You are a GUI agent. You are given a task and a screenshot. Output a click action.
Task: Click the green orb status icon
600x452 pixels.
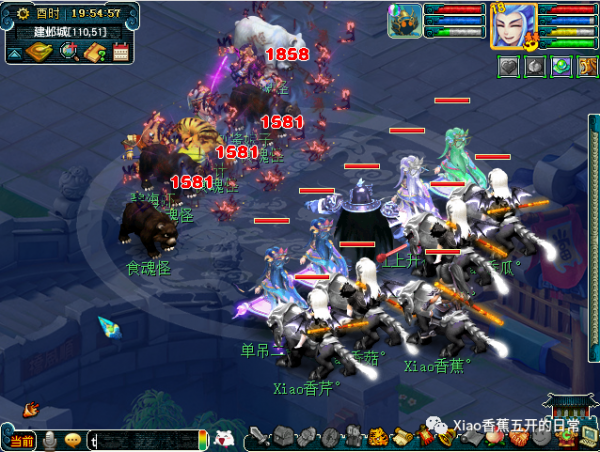561,67
